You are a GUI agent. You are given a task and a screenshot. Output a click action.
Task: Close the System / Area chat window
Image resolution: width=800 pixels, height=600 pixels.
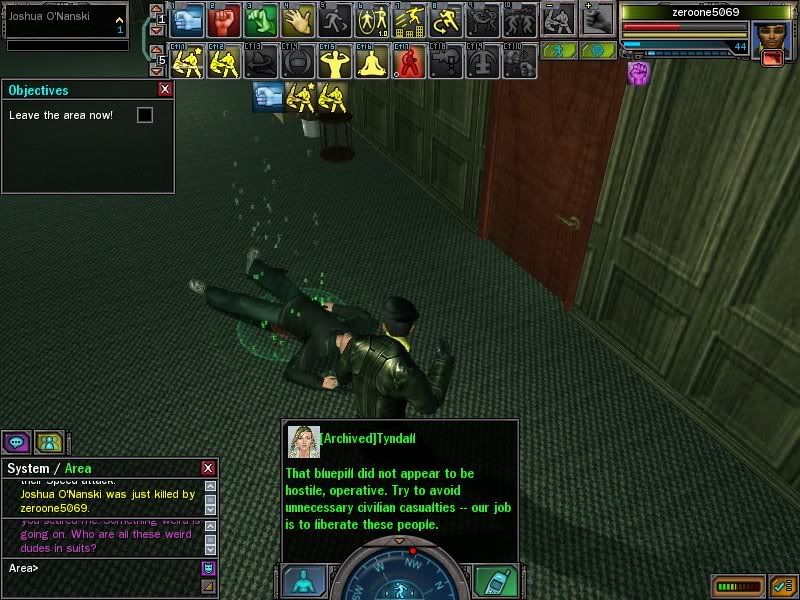click(x=208, y=468)
